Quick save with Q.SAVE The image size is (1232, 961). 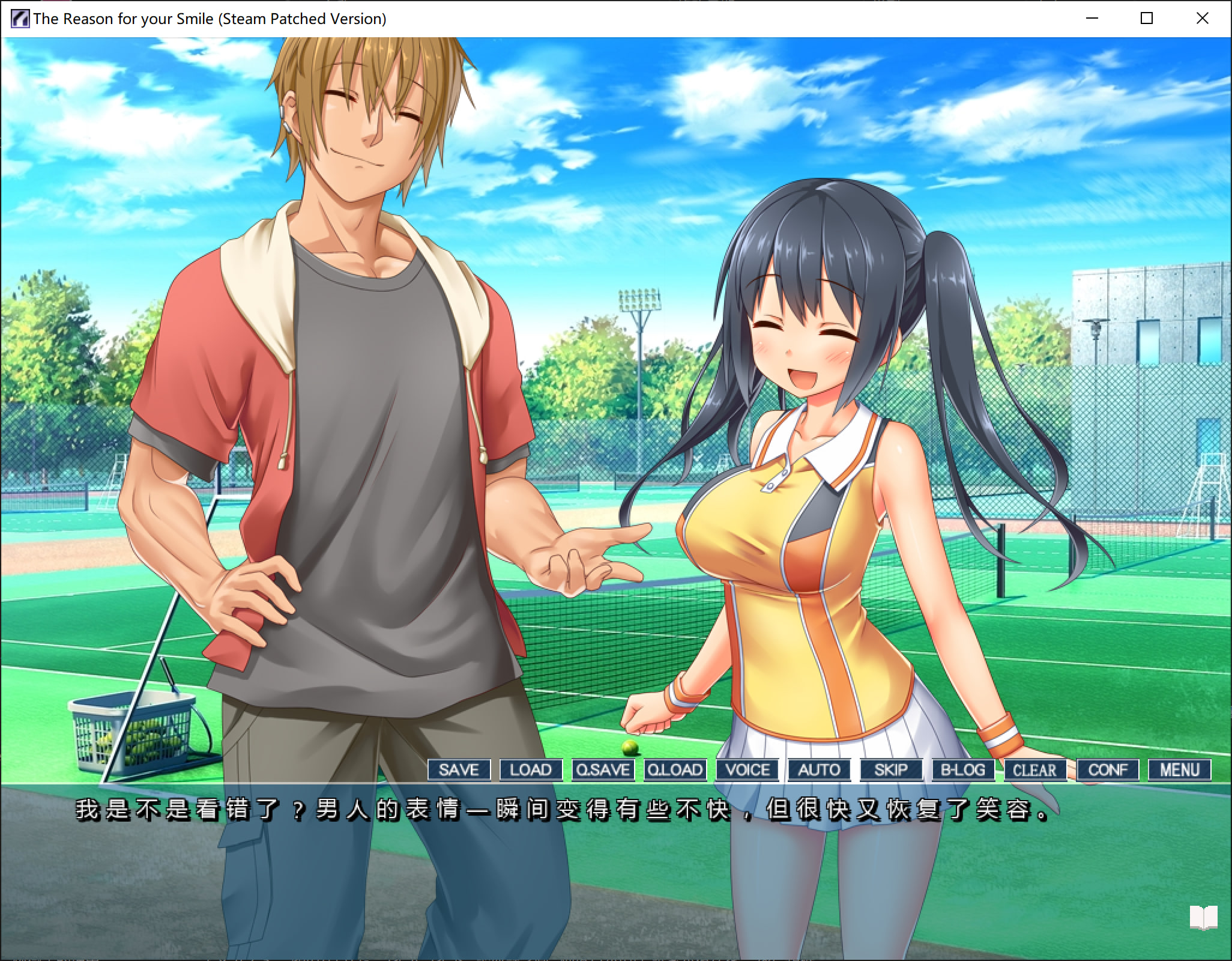pyautogui.click(x=603, y=769)
